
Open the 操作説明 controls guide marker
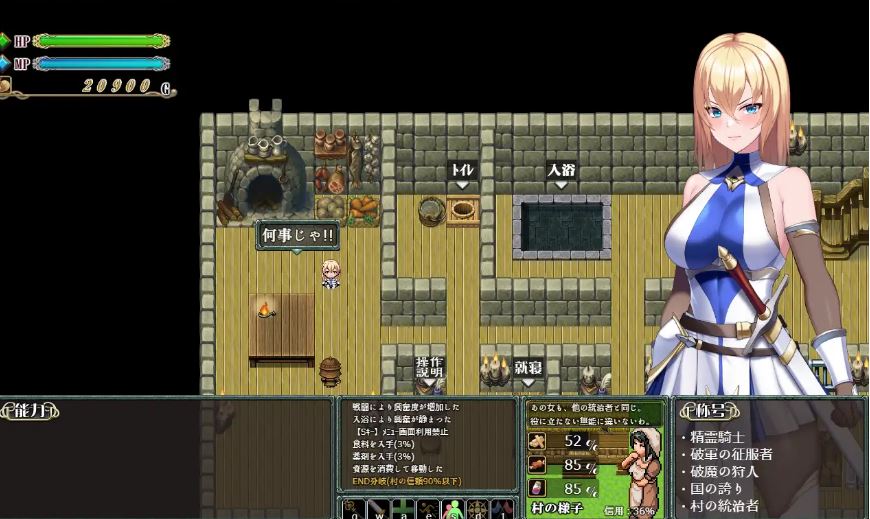[x=429, y=367]
